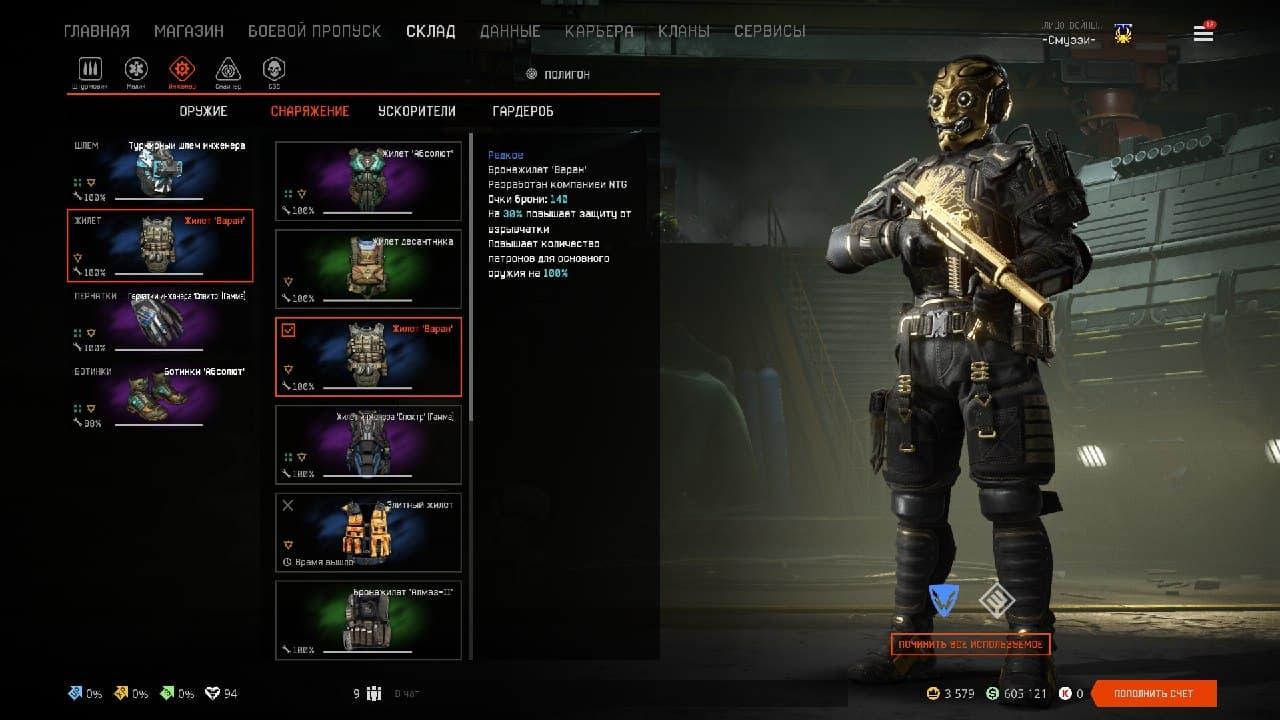Select the Ботинки 'Абсолют' boots slot

[x=160, y=395]
